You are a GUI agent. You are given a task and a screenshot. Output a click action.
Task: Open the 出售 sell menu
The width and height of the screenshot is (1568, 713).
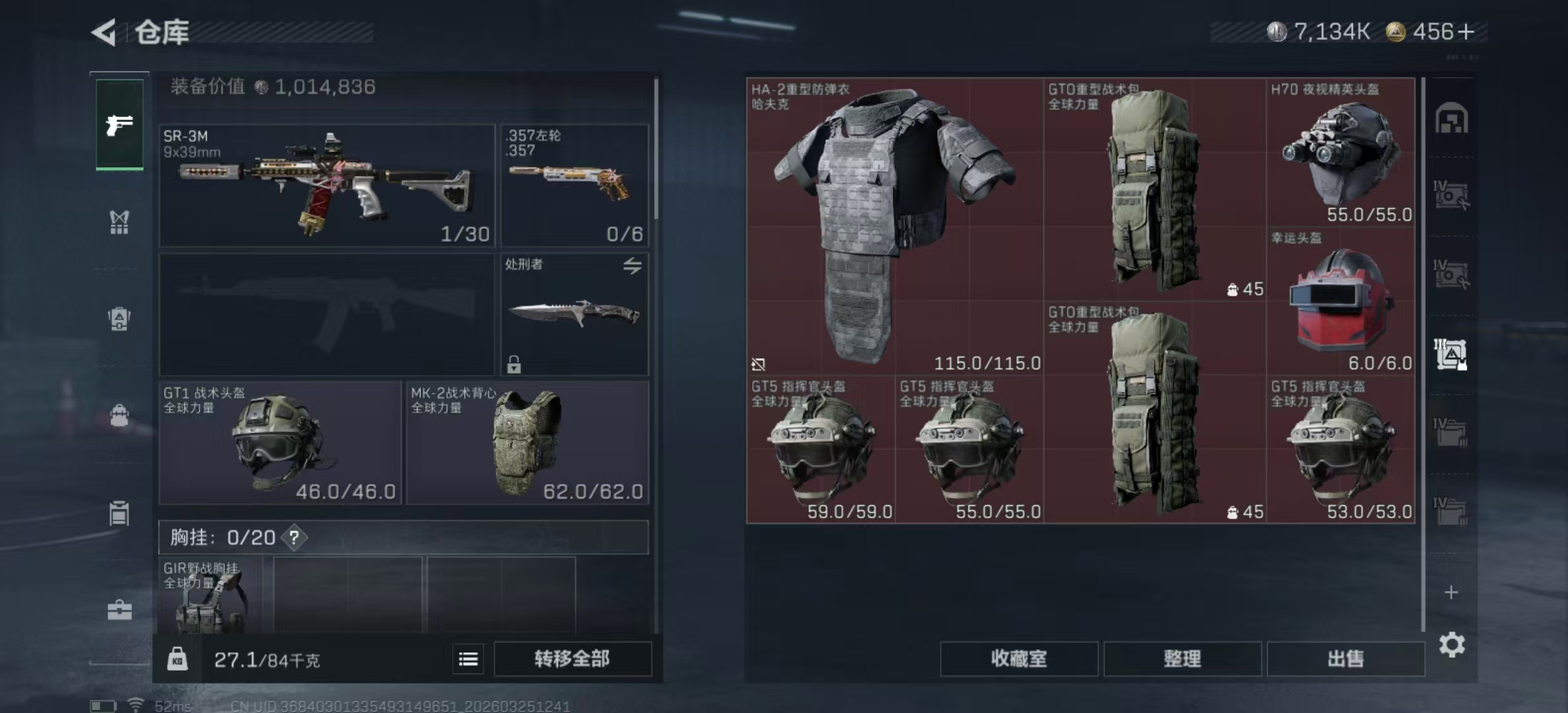tap(1345, 659)
